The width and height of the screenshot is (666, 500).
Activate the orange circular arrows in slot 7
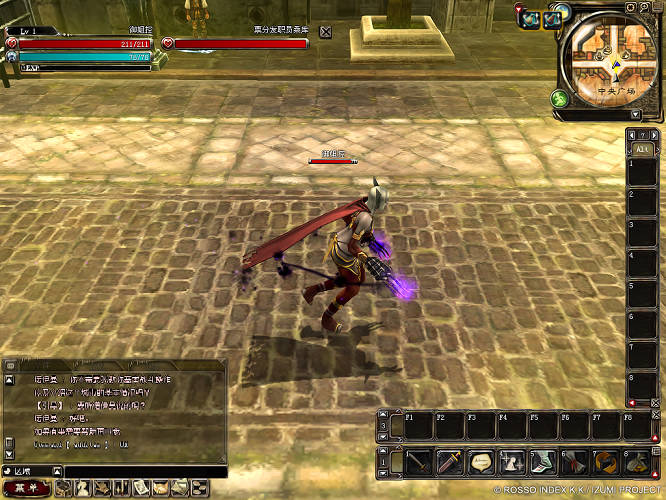coord(605,463)
